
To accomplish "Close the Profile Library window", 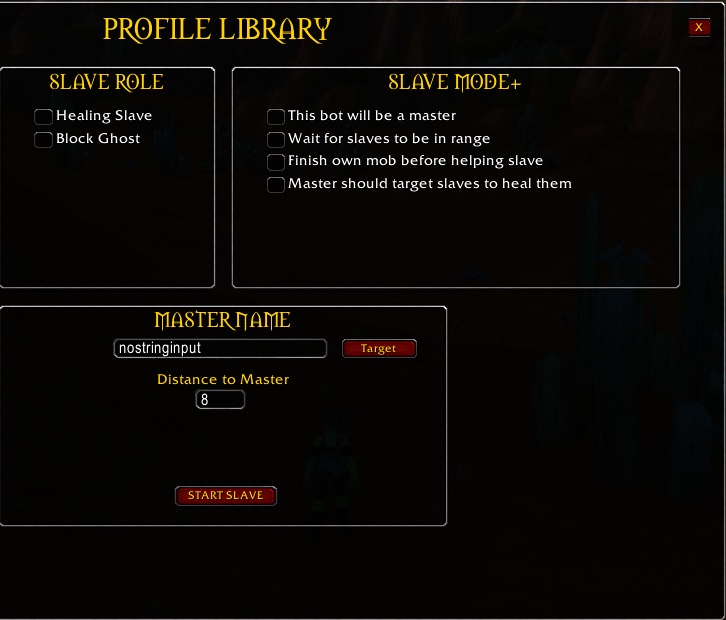I will 699,28.
